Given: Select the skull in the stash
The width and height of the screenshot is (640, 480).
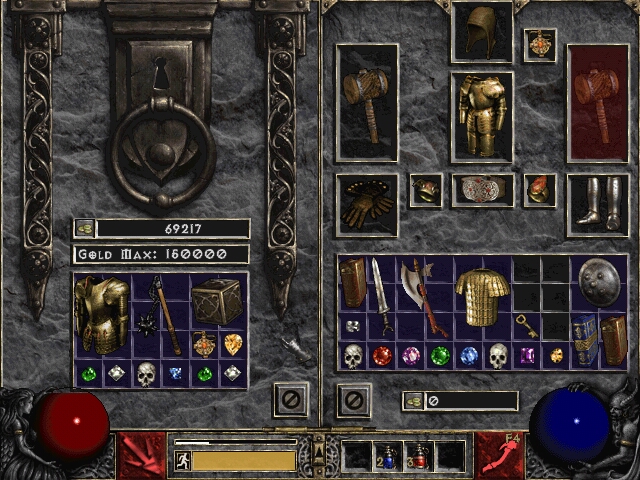Looking at the screenshot, I should [x=146, y=374].
